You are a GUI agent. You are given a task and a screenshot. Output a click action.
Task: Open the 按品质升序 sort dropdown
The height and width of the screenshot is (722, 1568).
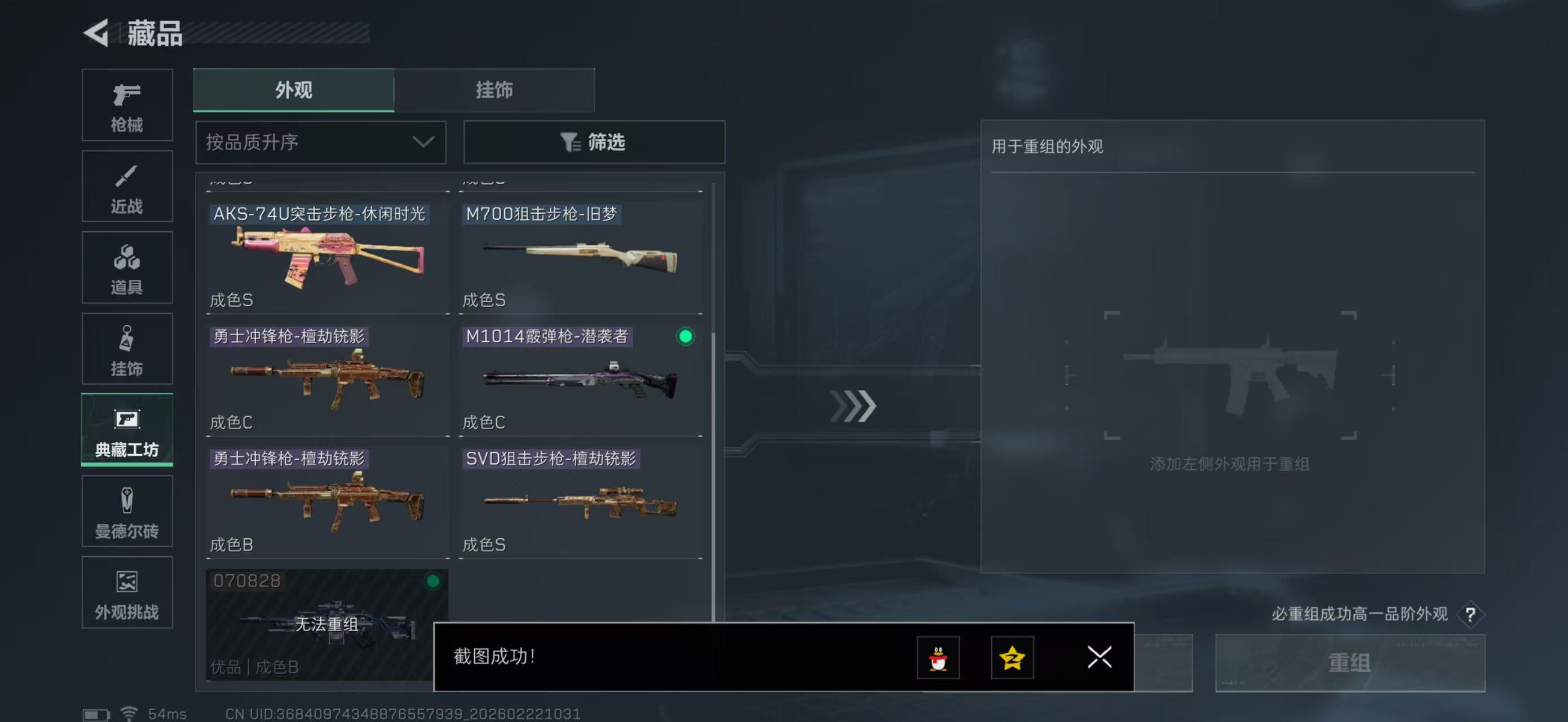coord(320,142)
